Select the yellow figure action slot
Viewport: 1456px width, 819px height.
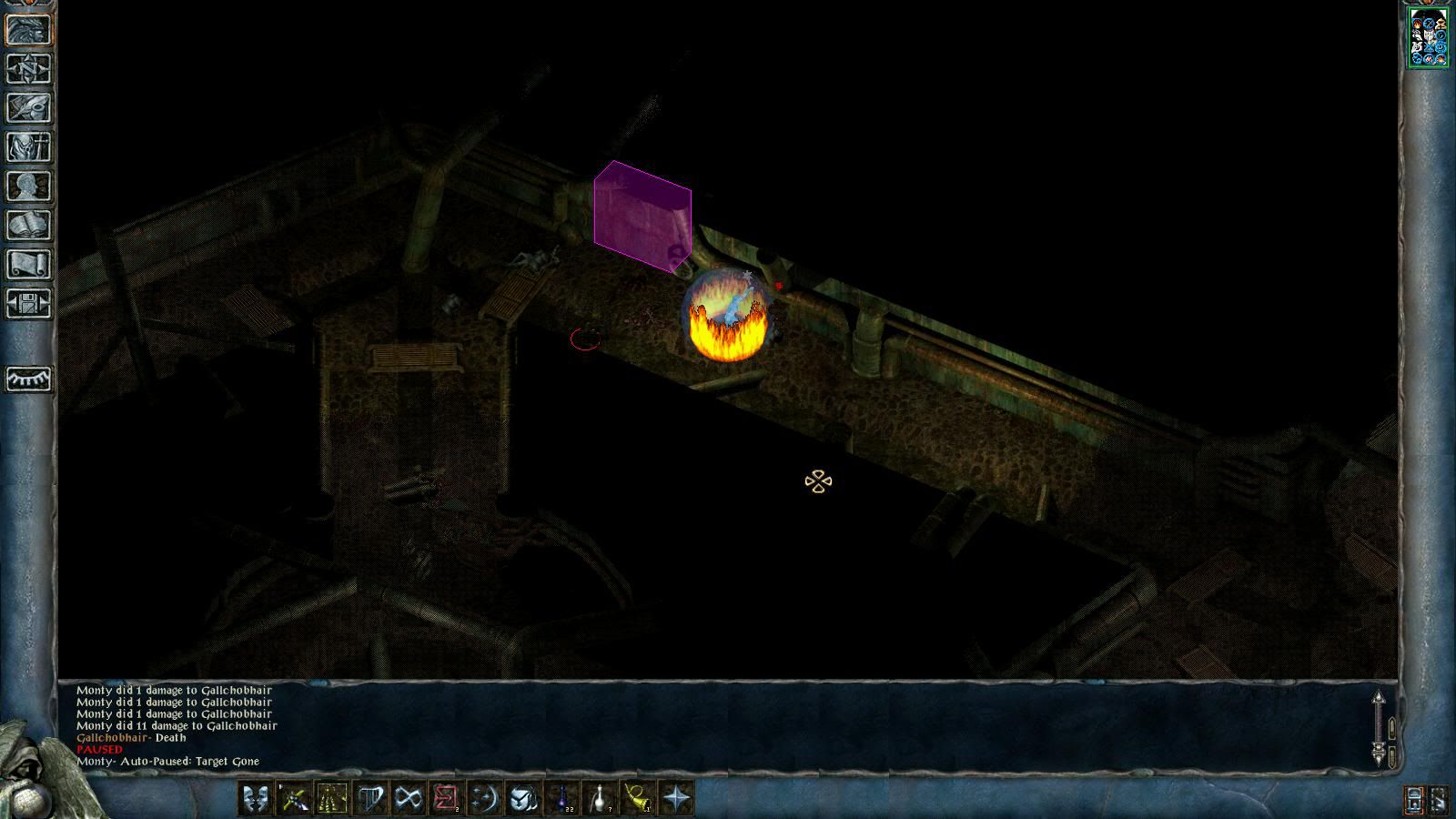[331, 799]
